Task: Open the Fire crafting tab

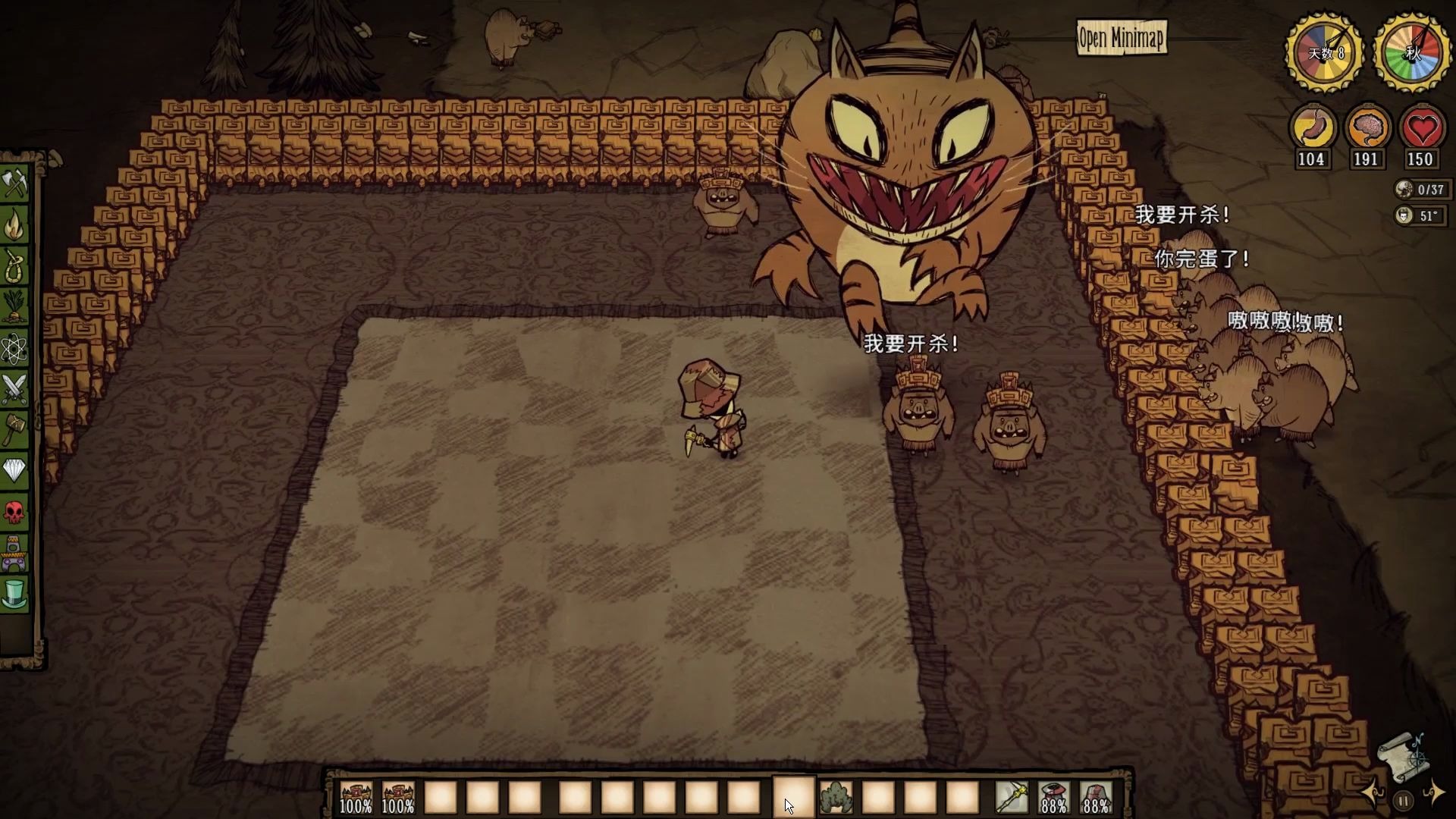Action: point(14,225)
